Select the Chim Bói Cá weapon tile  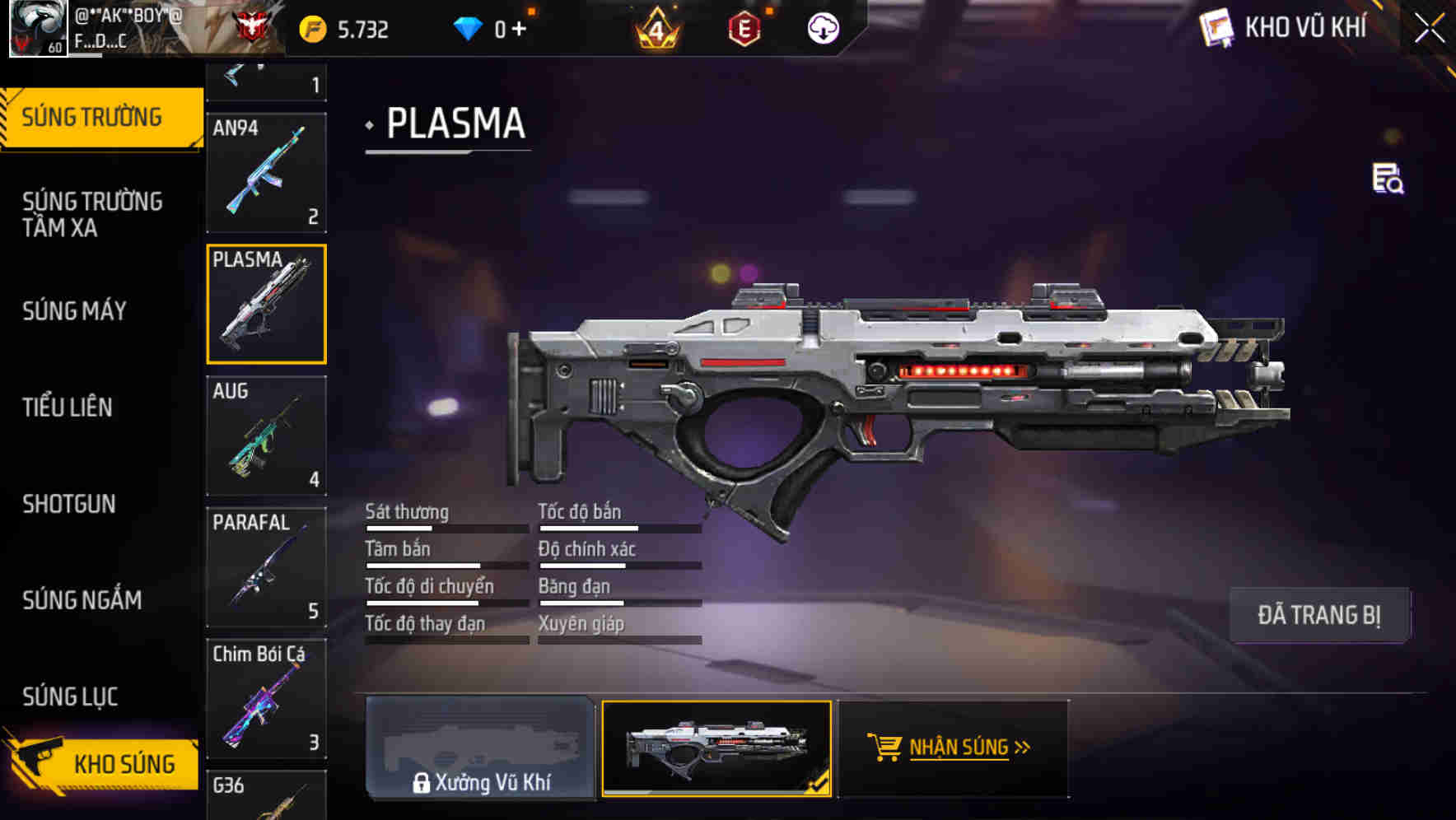tap(266, 698)
